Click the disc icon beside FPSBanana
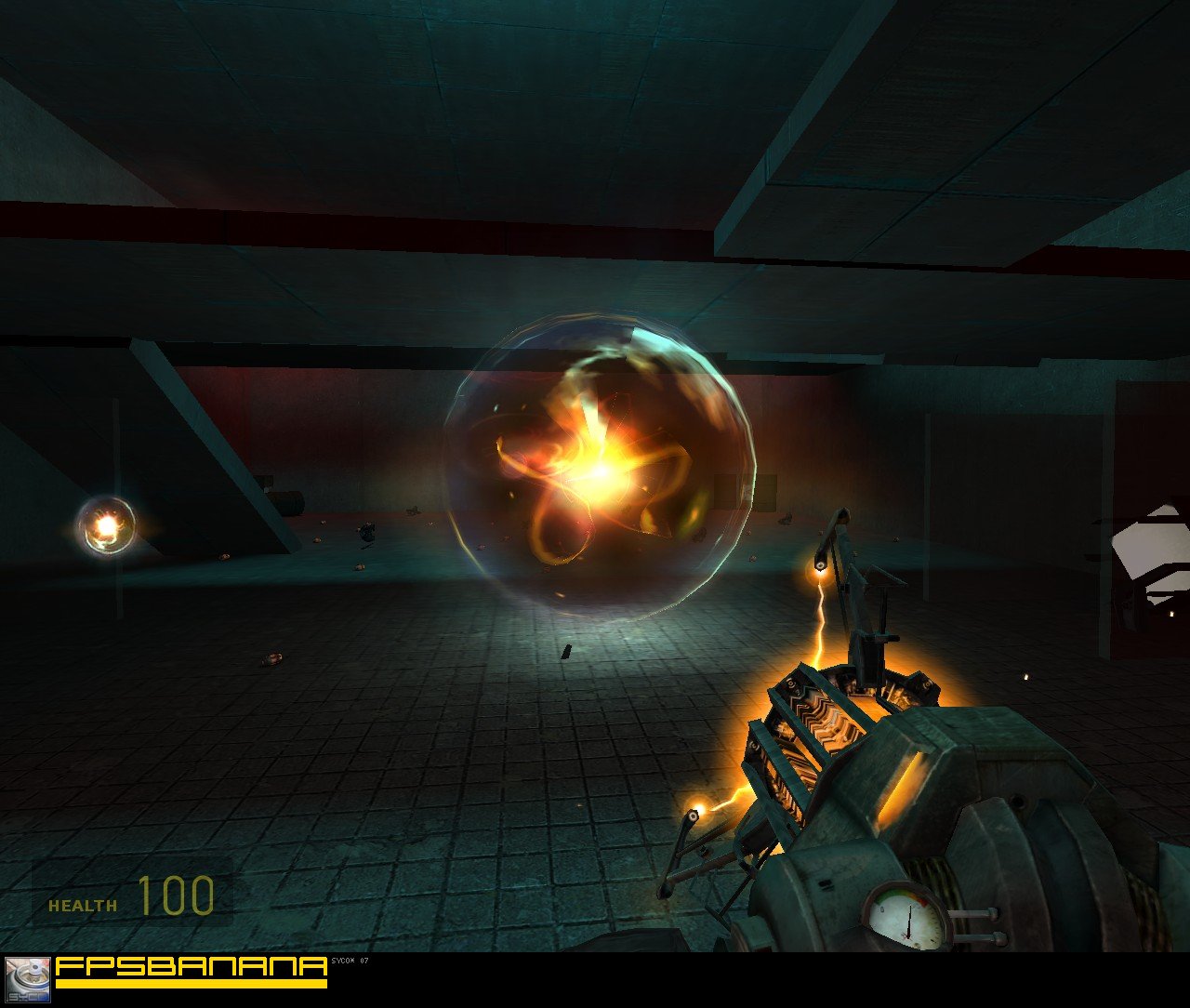The height and width of the screenshot is (1008, 1190). [28, 979]
